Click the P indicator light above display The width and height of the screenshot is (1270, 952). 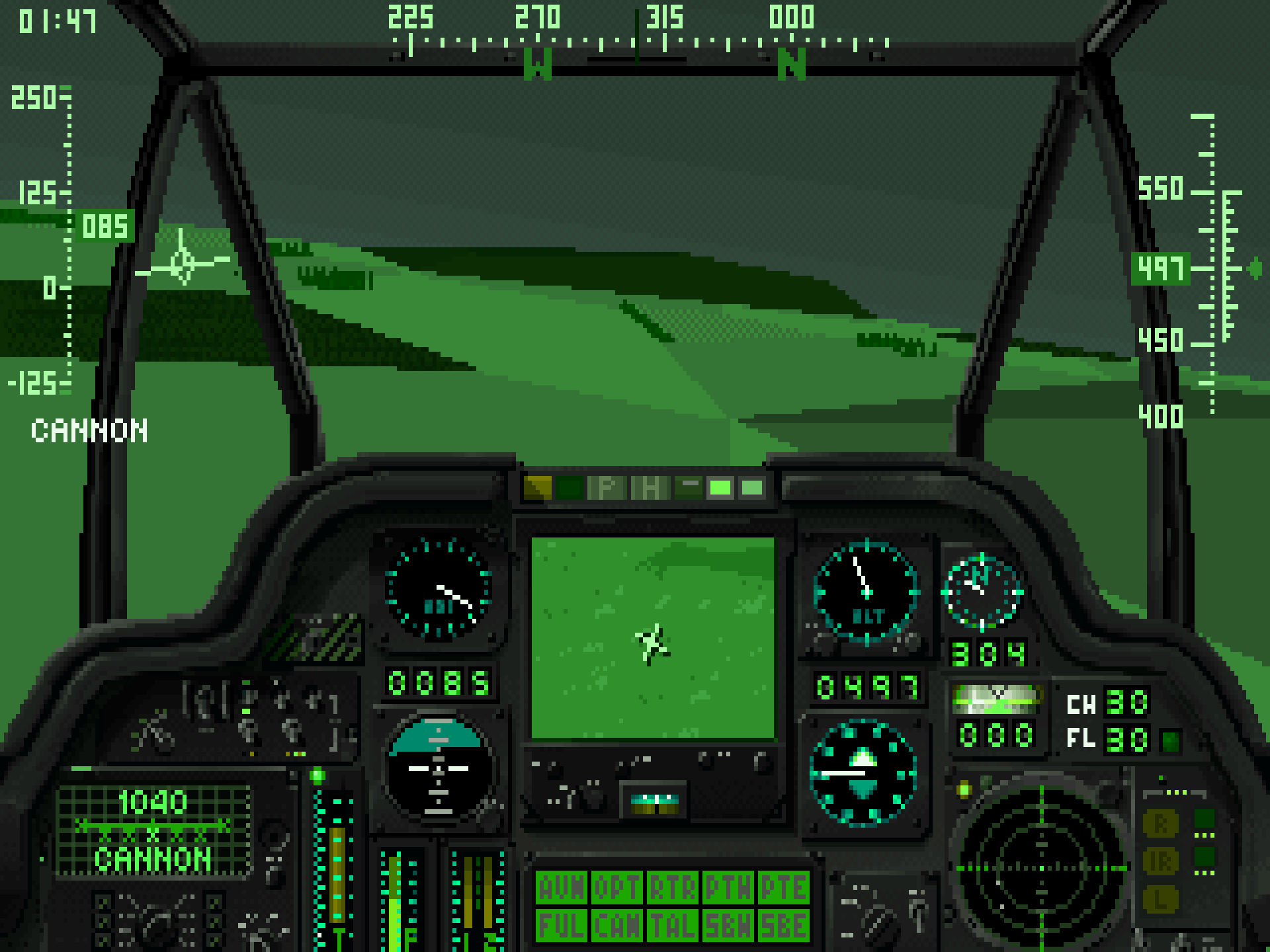(607, 488)
